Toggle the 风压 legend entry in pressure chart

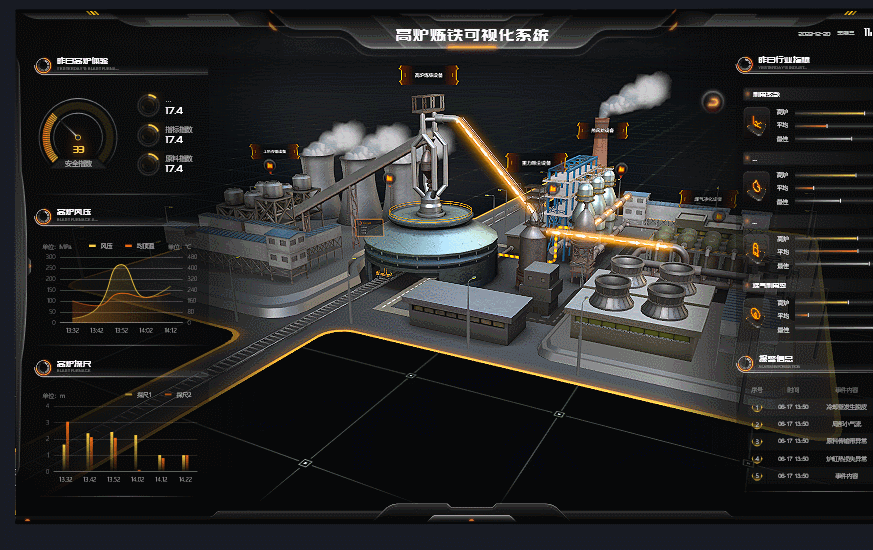[101, 246]
